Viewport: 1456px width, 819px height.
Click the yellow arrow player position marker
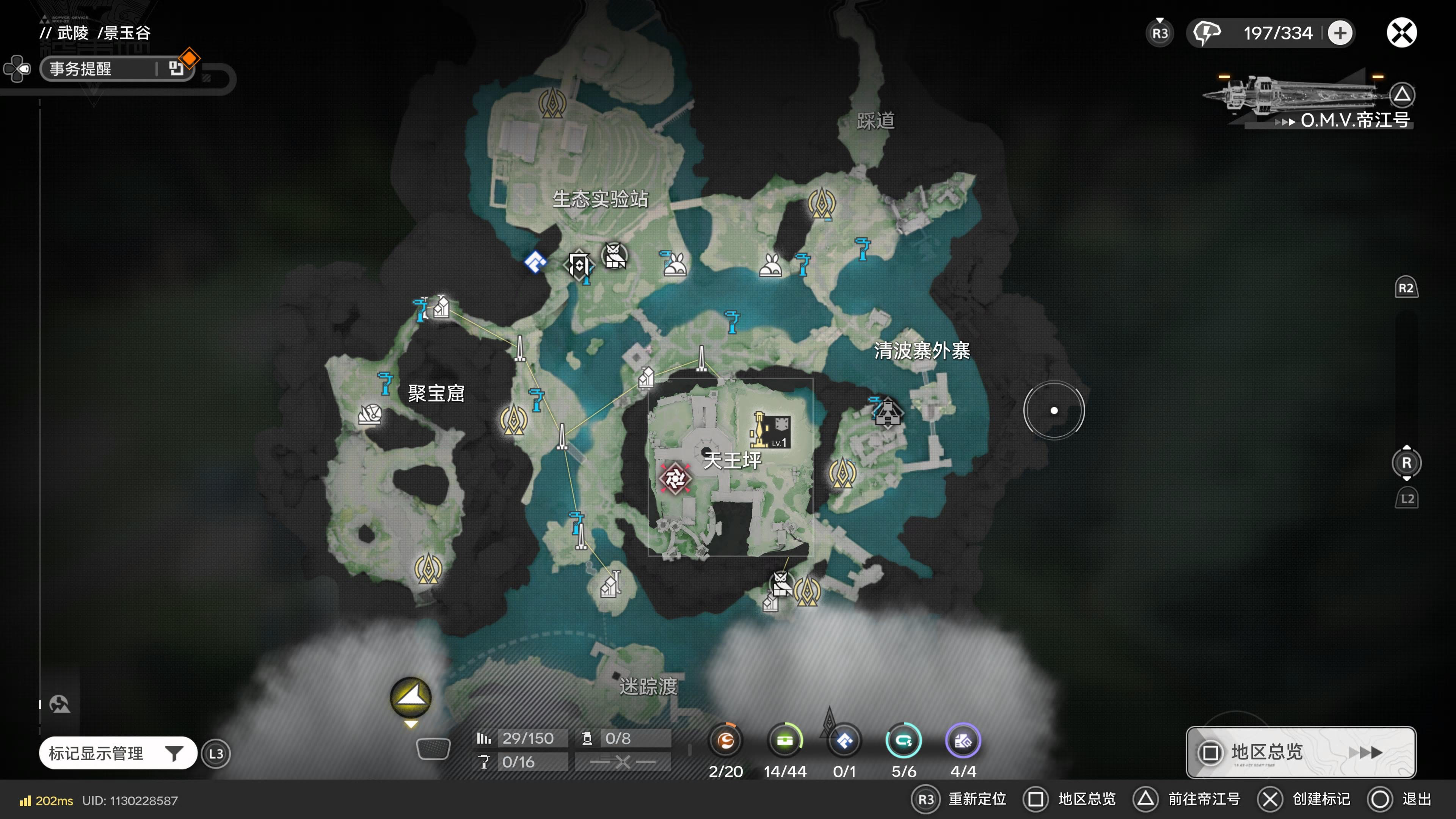point(411,698)
